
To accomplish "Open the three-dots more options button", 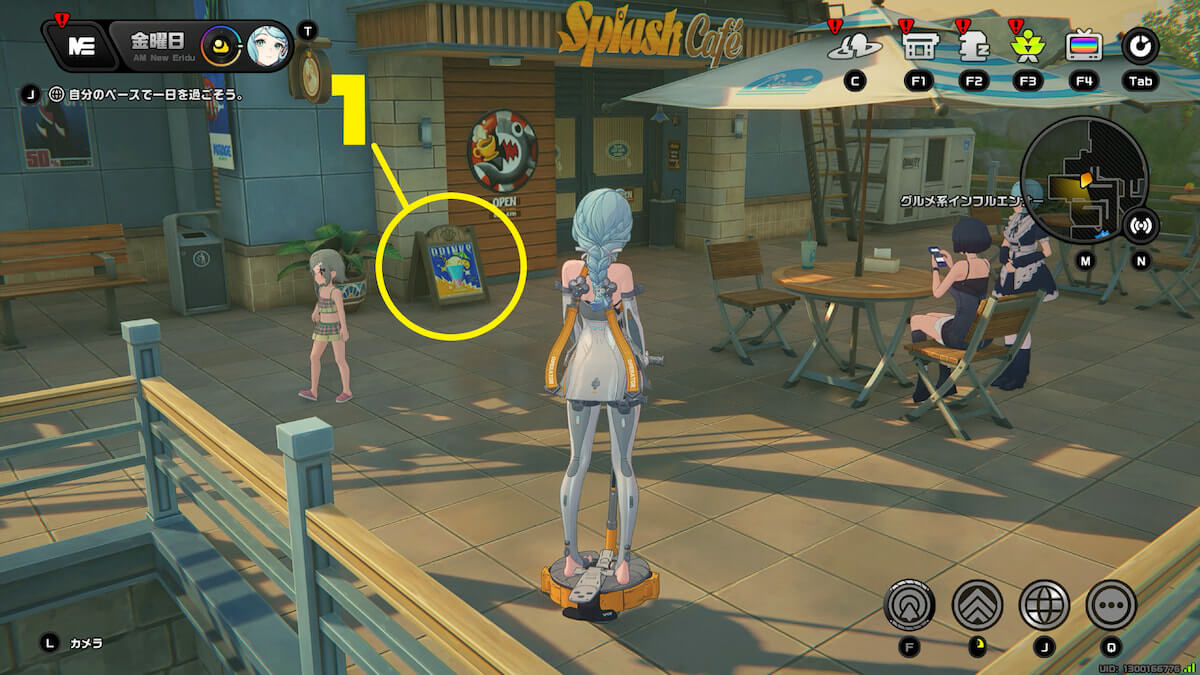I will click(1111, 604).
